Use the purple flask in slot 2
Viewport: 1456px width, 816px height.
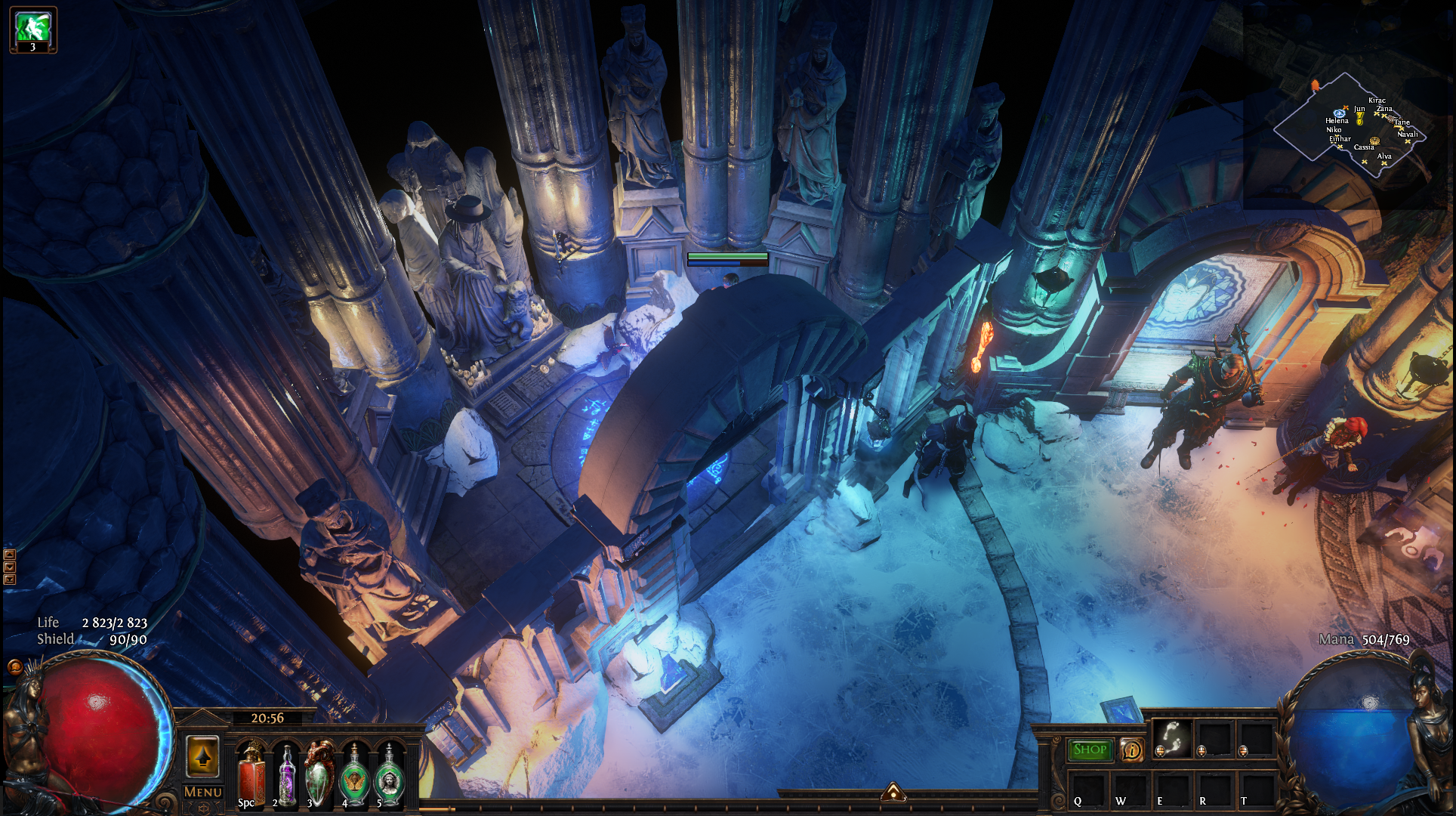(x=287, y=774)
